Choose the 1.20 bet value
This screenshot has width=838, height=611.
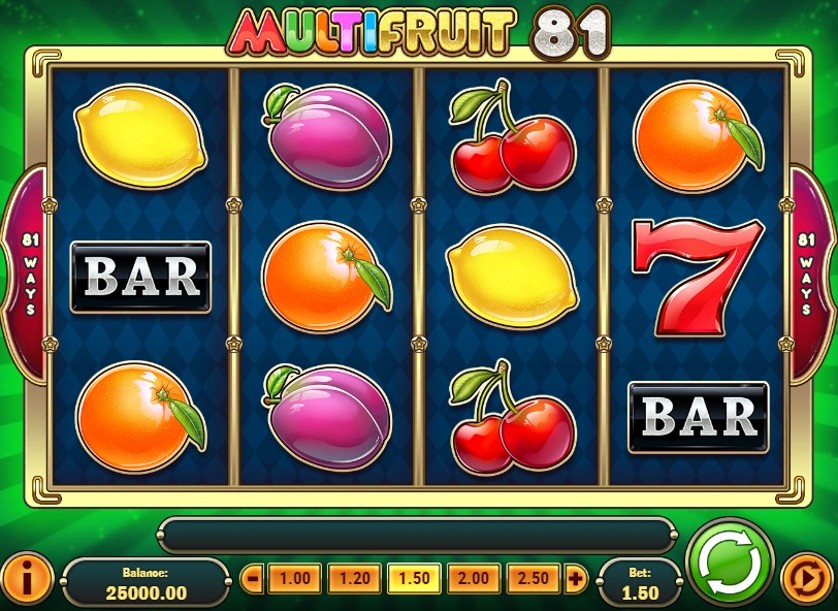point(354,578)
